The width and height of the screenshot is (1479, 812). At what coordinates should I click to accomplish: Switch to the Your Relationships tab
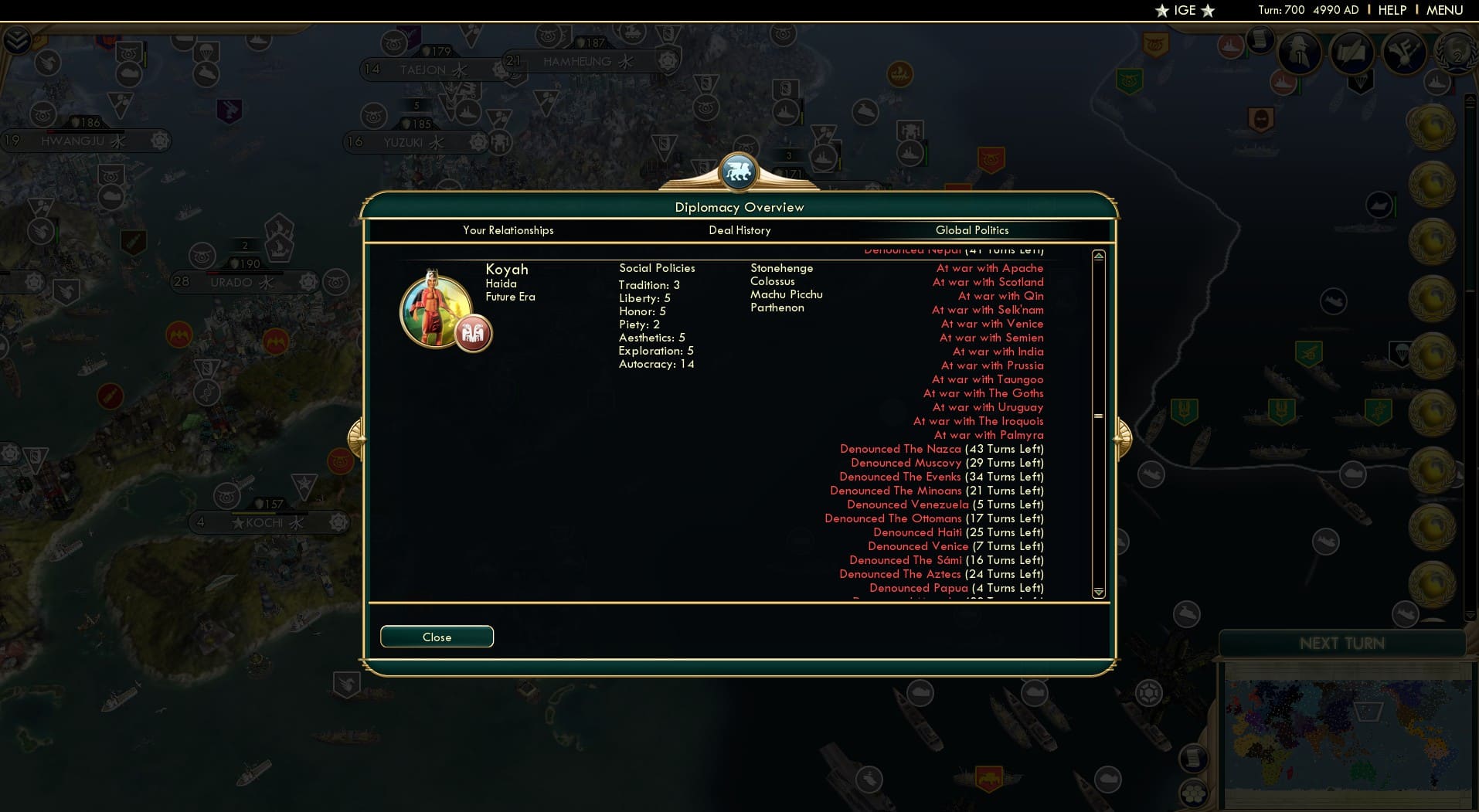tap(508, 230)
